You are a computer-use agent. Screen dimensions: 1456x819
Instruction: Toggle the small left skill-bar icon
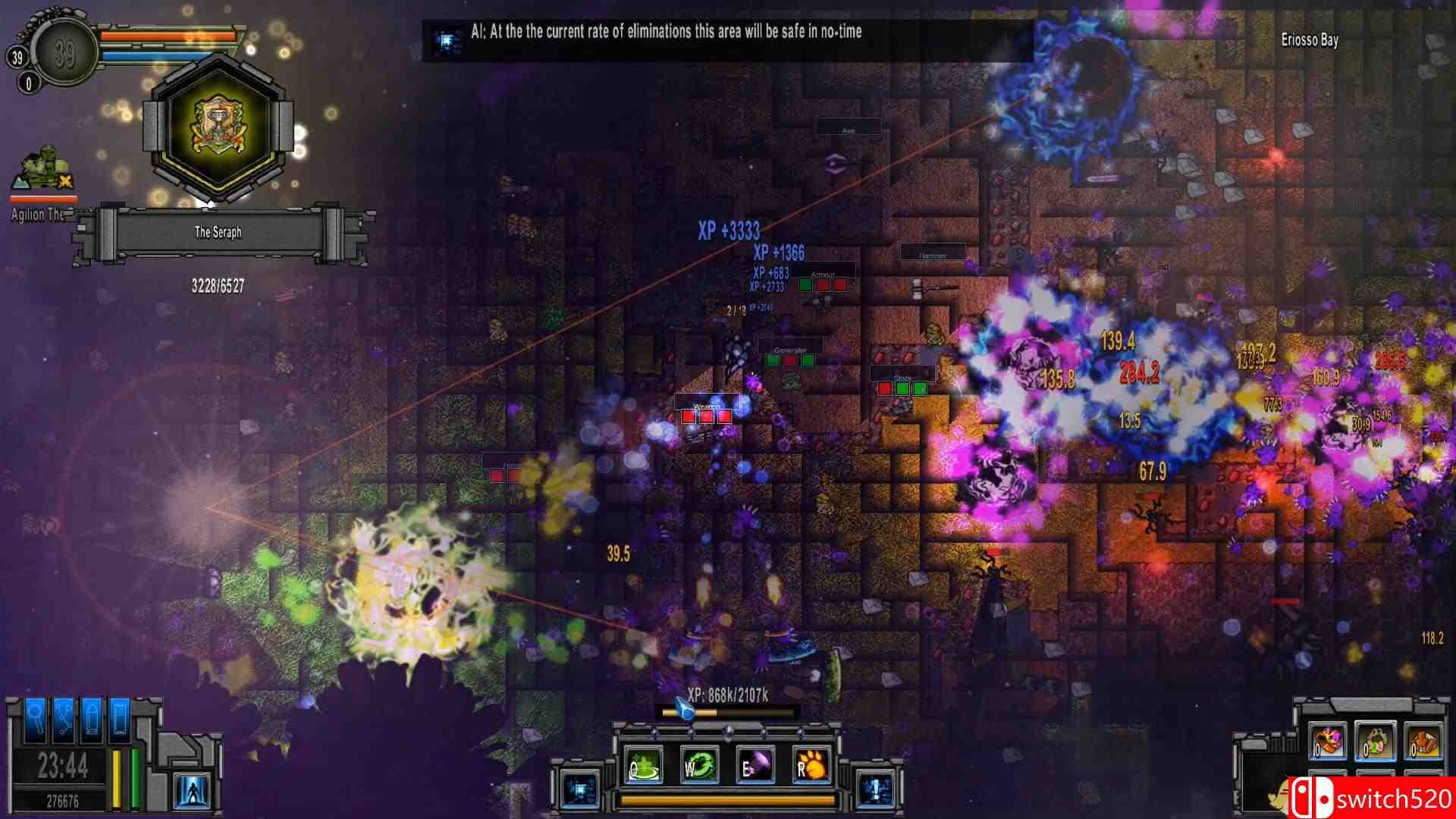579,787
